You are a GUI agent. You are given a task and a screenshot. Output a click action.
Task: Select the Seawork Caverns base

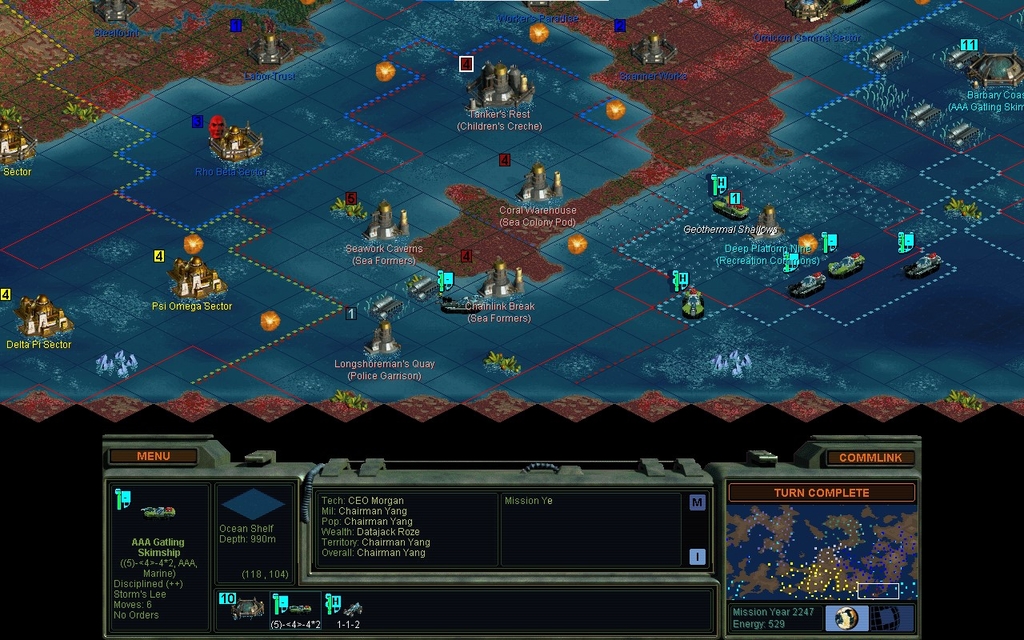[386, 222]
